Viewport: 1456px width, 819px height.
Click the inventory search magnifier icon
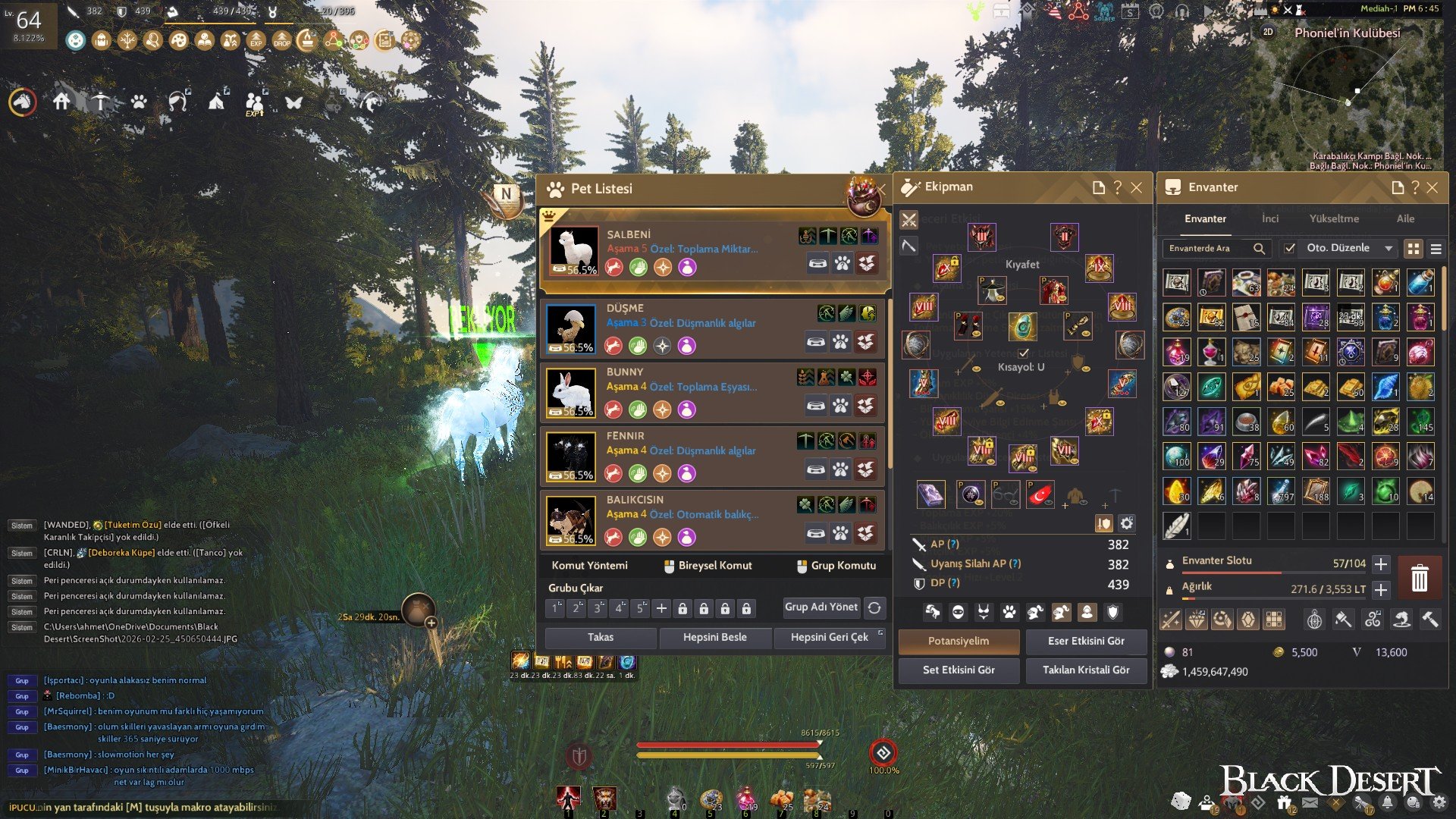click(x=1259, y=249)
